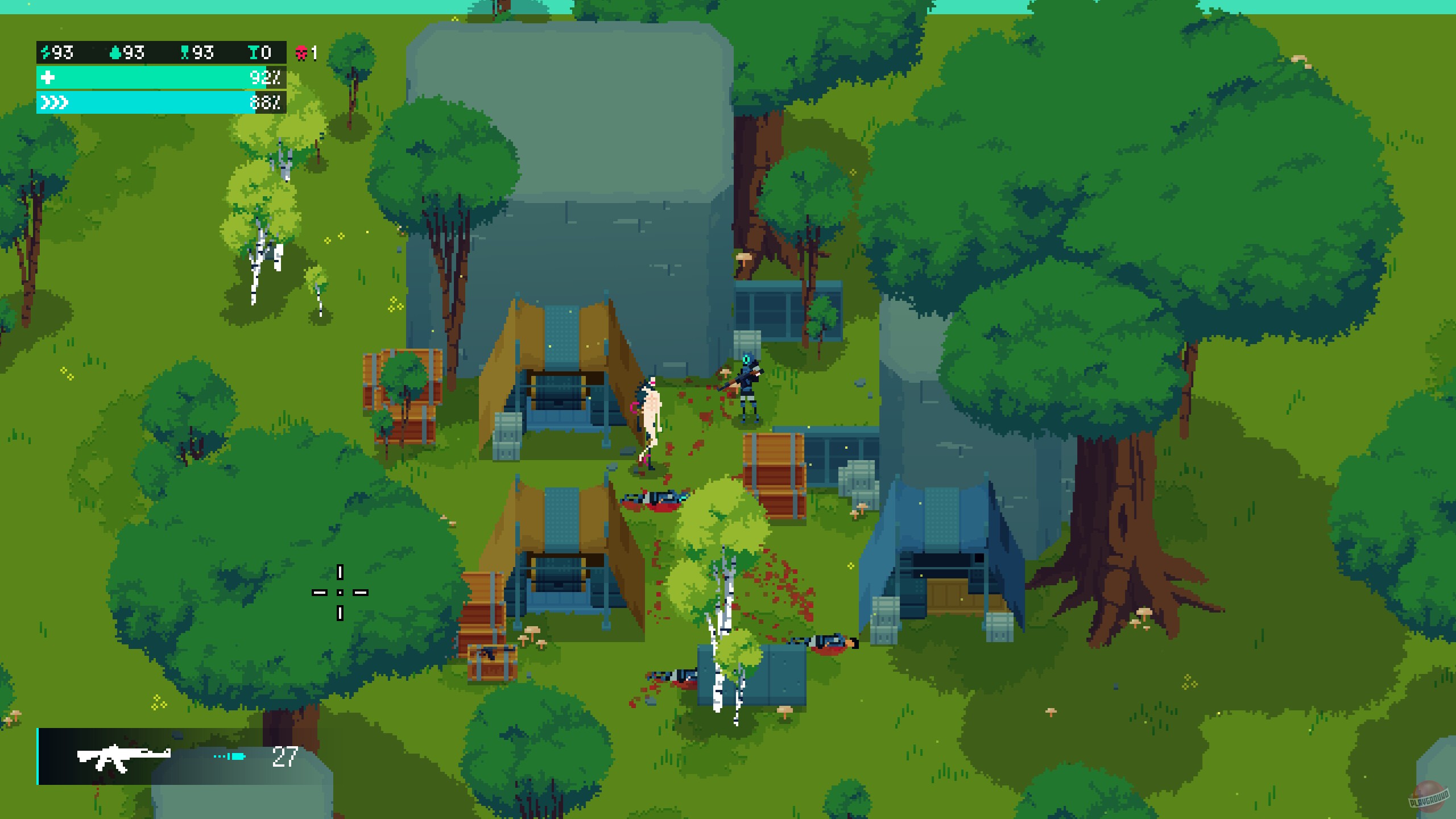This screenshot has width=1456, height=819.
Task: Click the energy bolt stat icon
Action: click(x=47, y=52)
